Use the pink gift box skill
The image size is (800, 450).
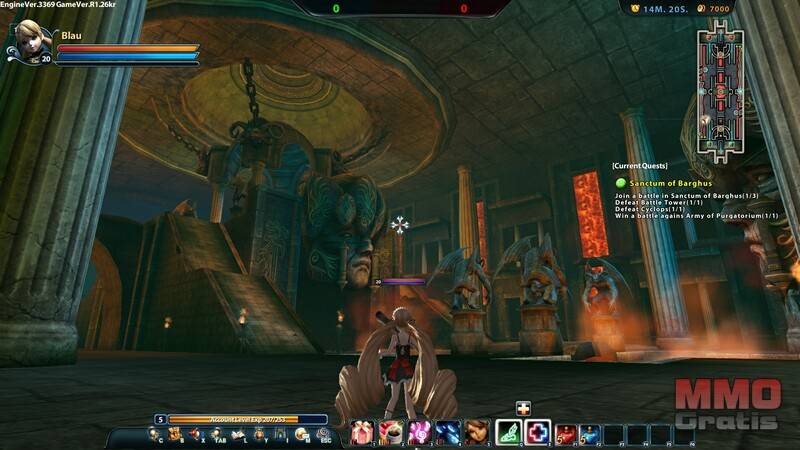pyautogui.click(x=361, y=432)
